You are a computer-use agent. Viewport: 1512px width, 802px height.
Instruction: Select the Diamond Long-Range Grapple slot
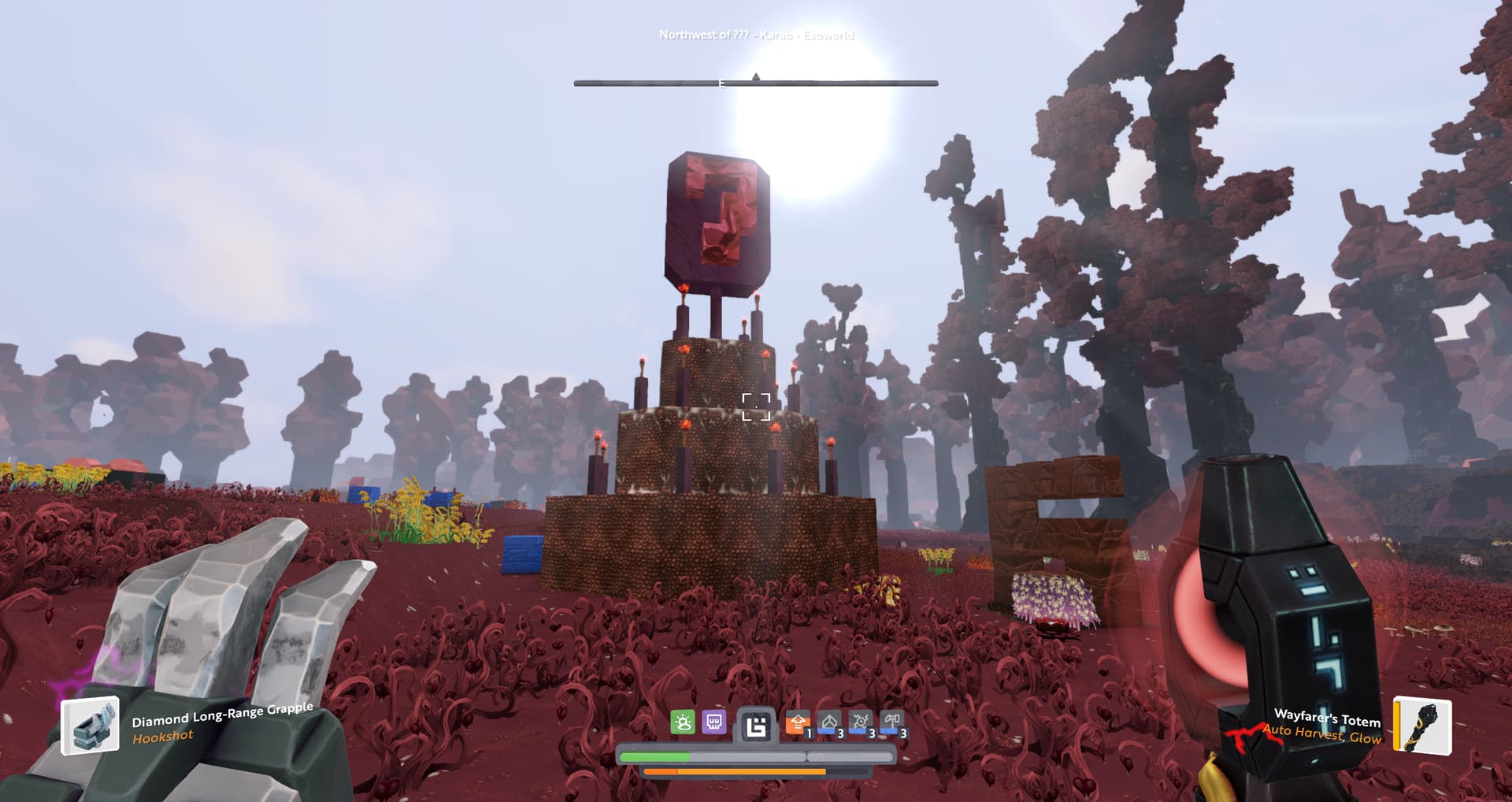(91, 726)
